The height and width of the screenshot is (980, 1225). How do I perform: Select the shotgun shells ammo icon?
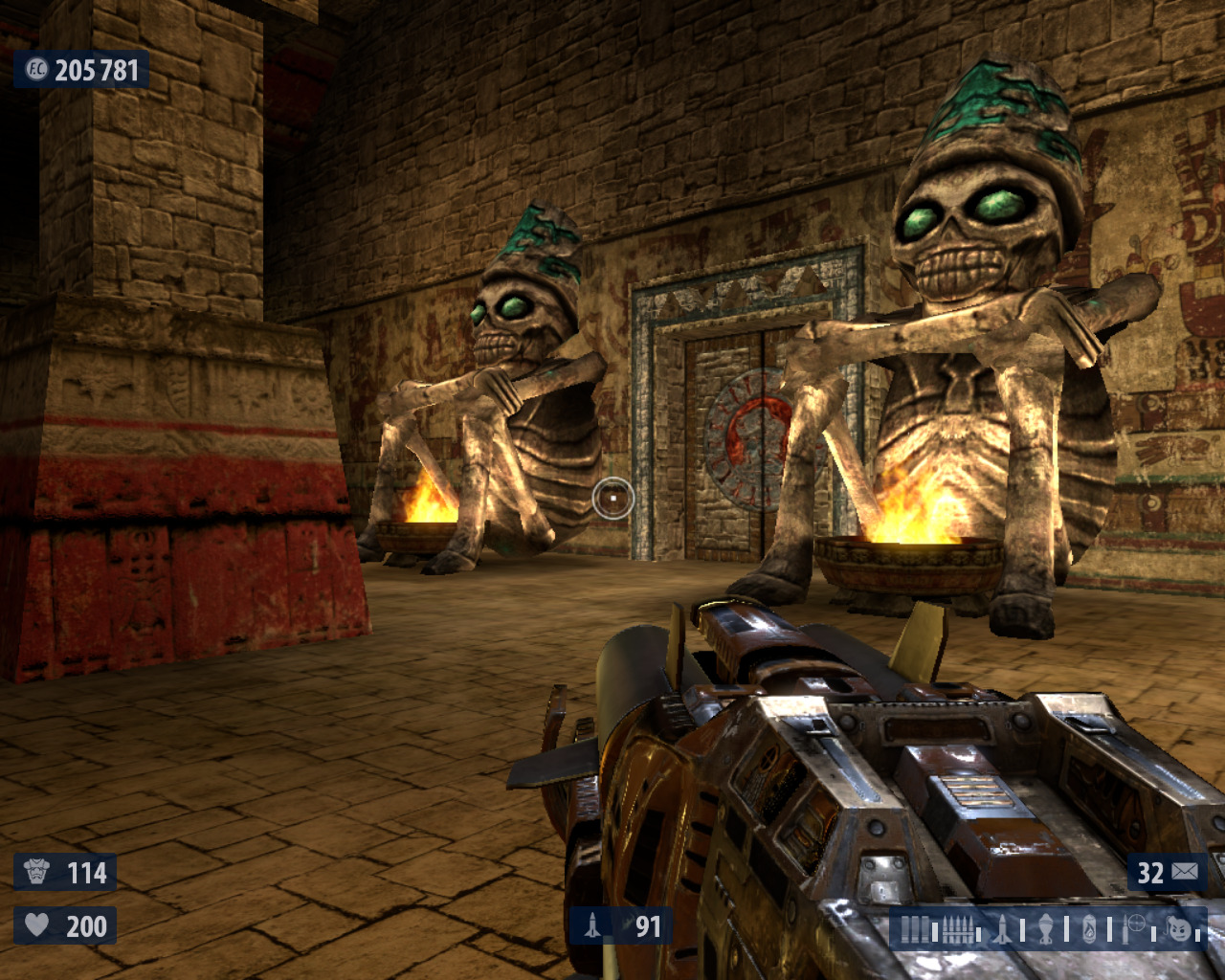[916, 929]
